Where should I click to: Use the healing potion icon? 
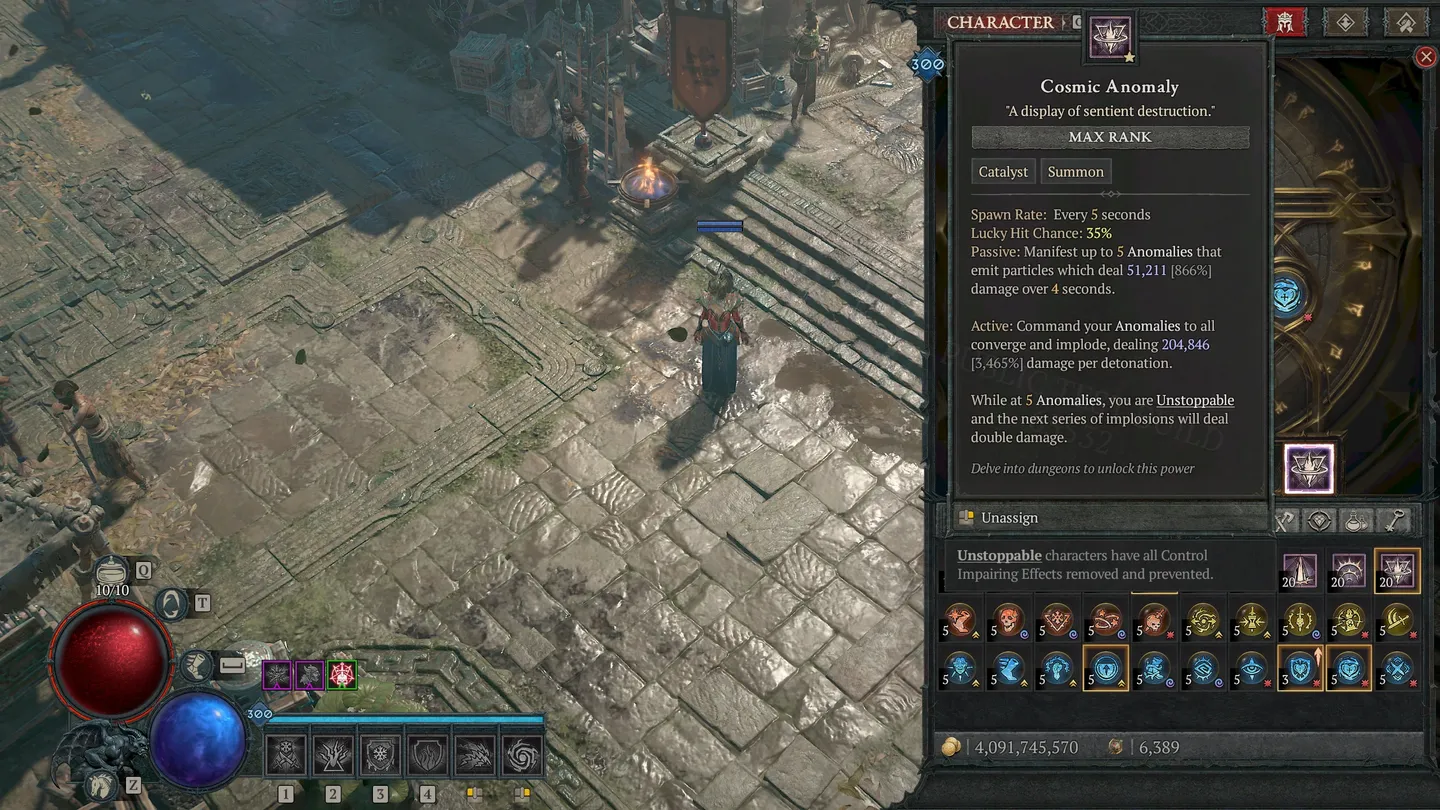pyautogui.click(x=112, y=572)
